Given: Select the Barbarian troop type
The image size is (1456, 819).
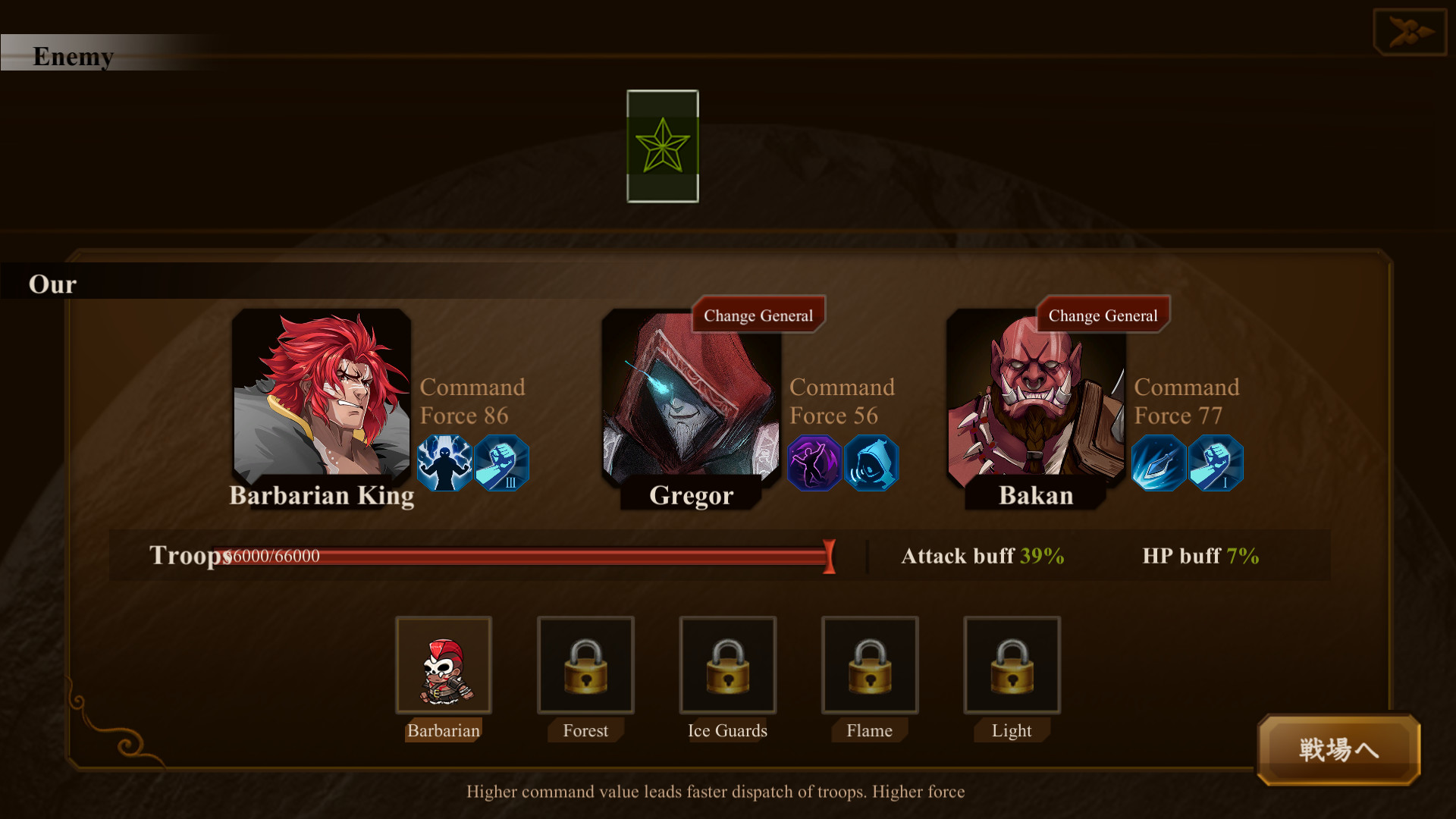Looking at the screenshot, I should [x=444, y=665].
